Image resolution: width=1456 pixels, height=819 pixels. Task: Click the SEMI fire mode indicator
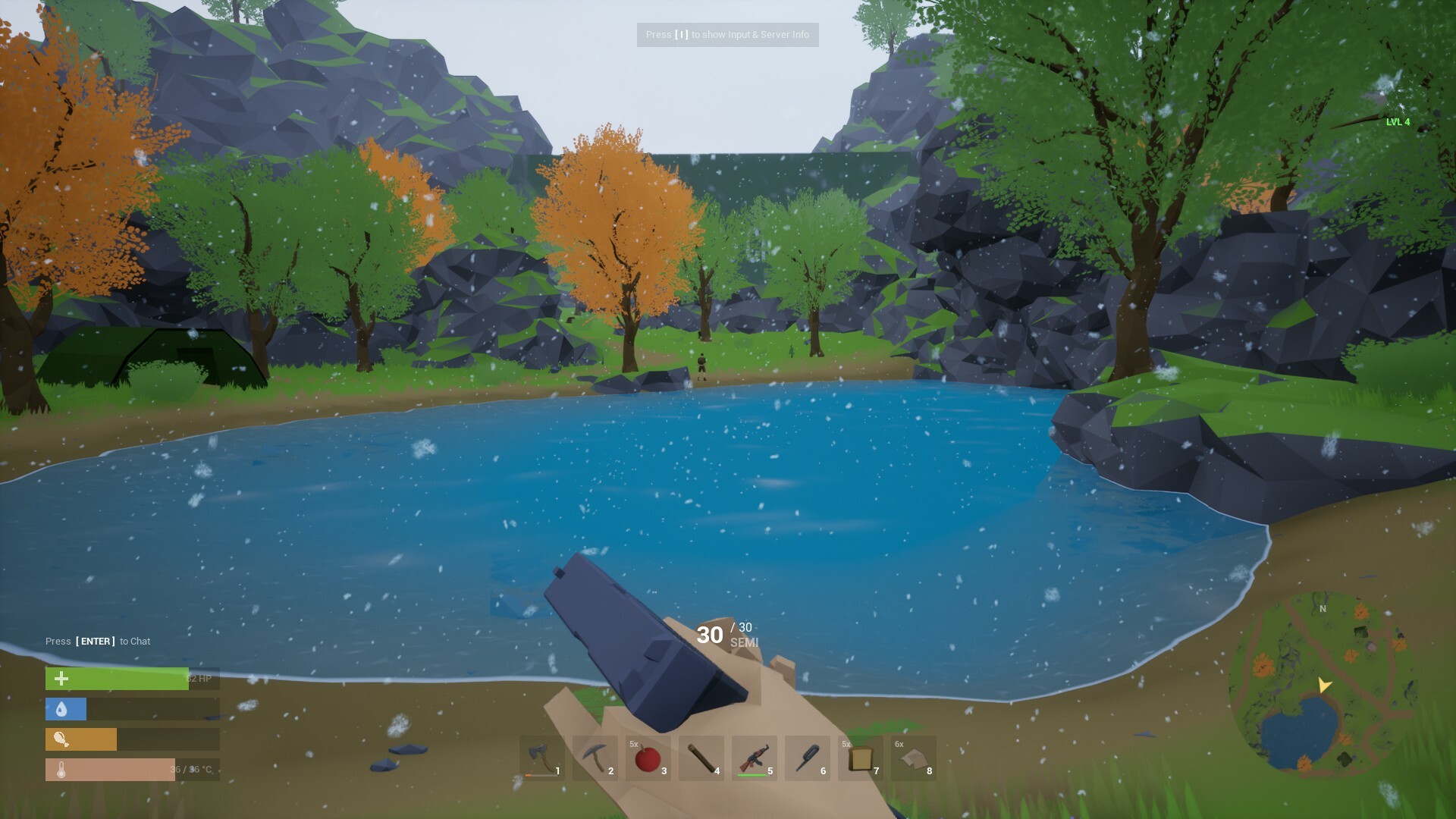click(745, 642)
